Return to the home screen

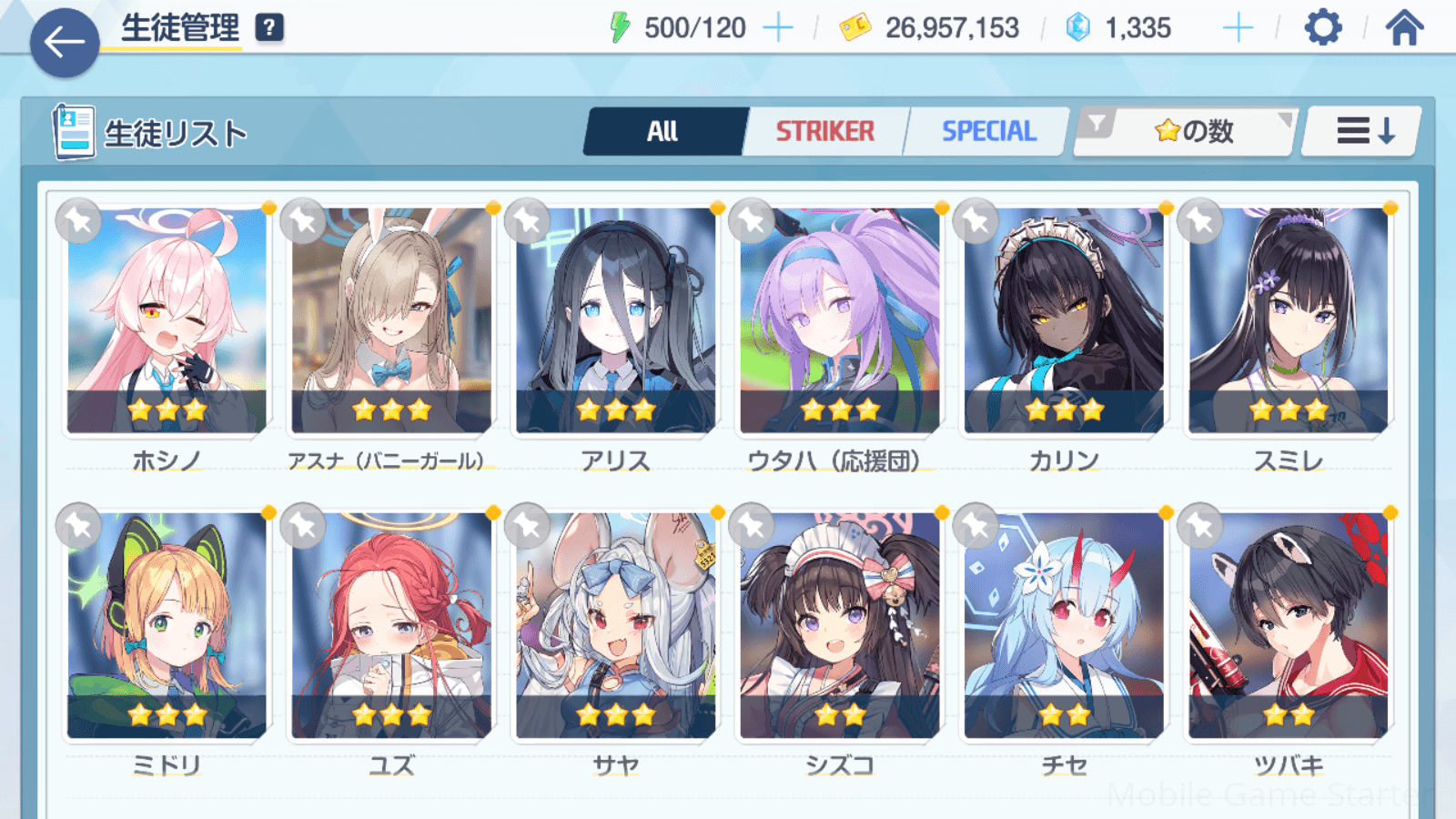click(1404, 28)
